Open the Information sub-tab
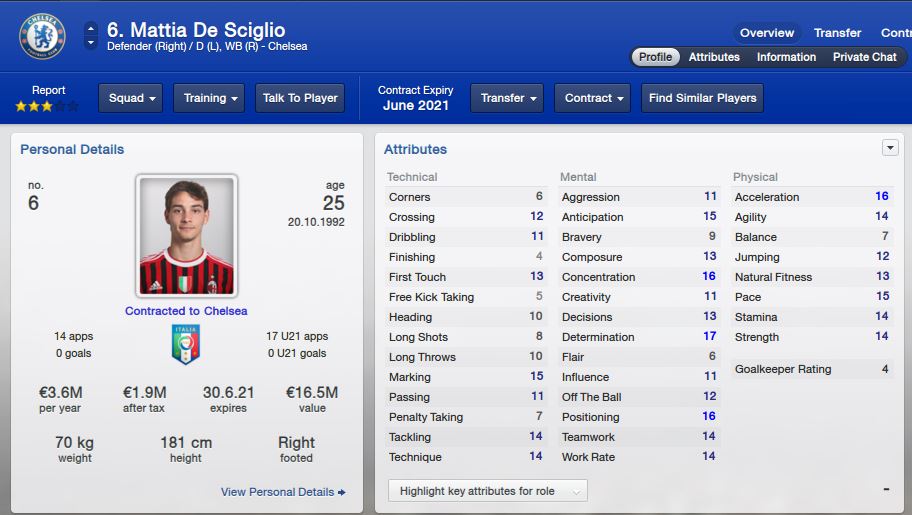 pos(786,57)
